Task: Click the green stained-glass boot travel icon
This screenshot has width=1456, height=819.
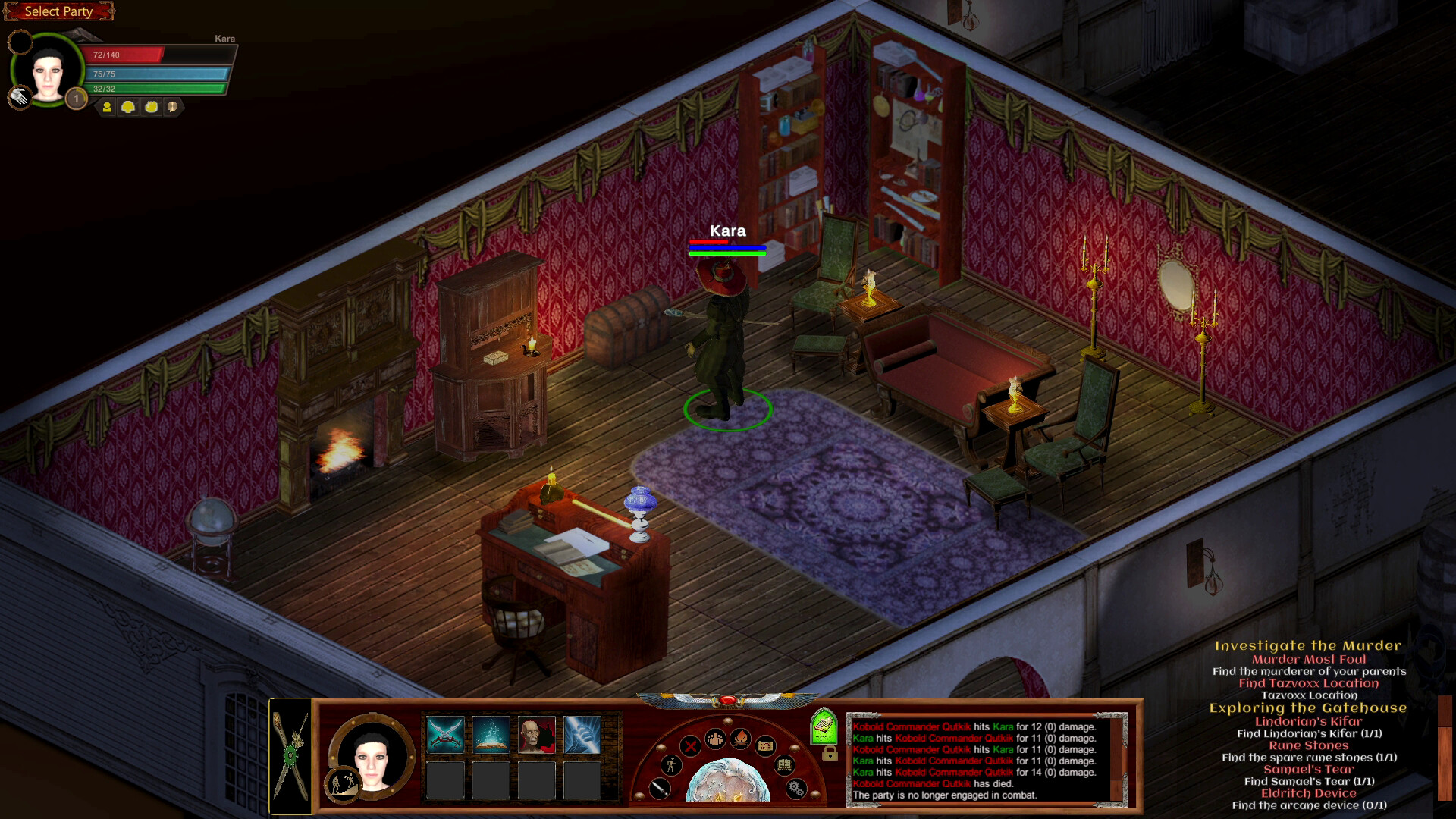Action: click(824, 726)
